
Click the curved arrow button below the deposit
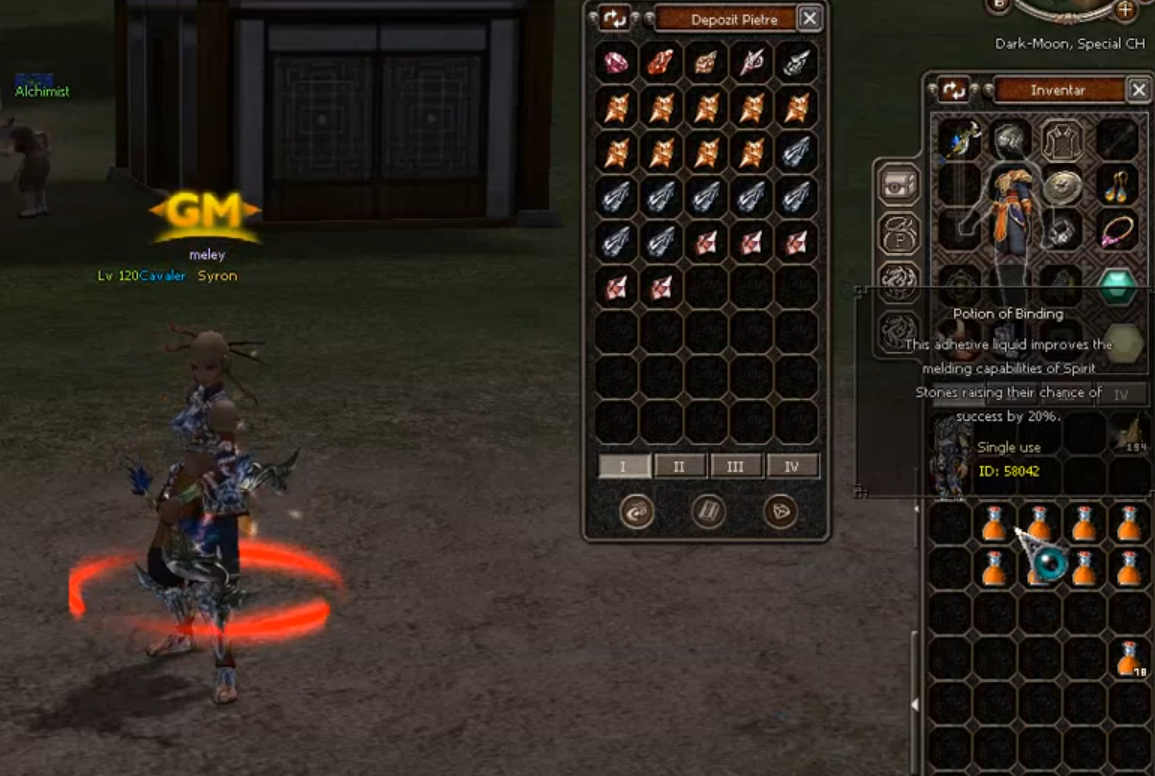pos(636,512)
